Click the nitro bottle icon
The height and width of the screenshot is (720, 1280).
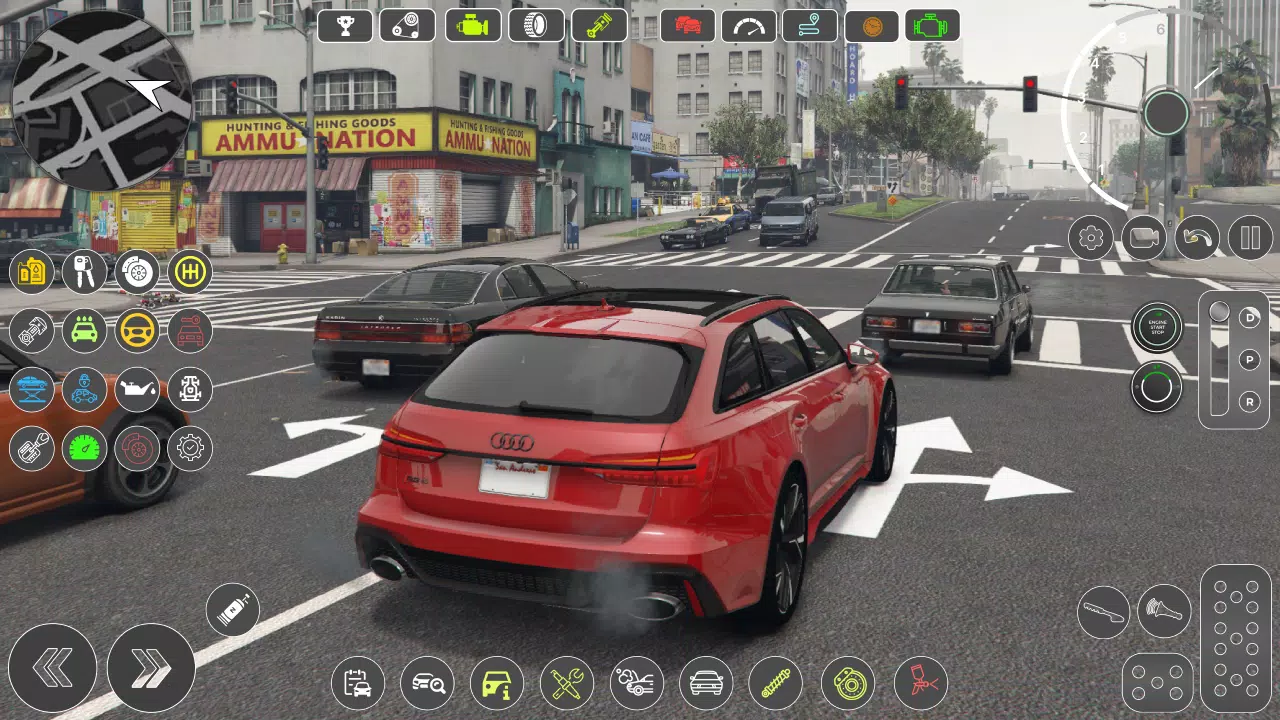232,609
